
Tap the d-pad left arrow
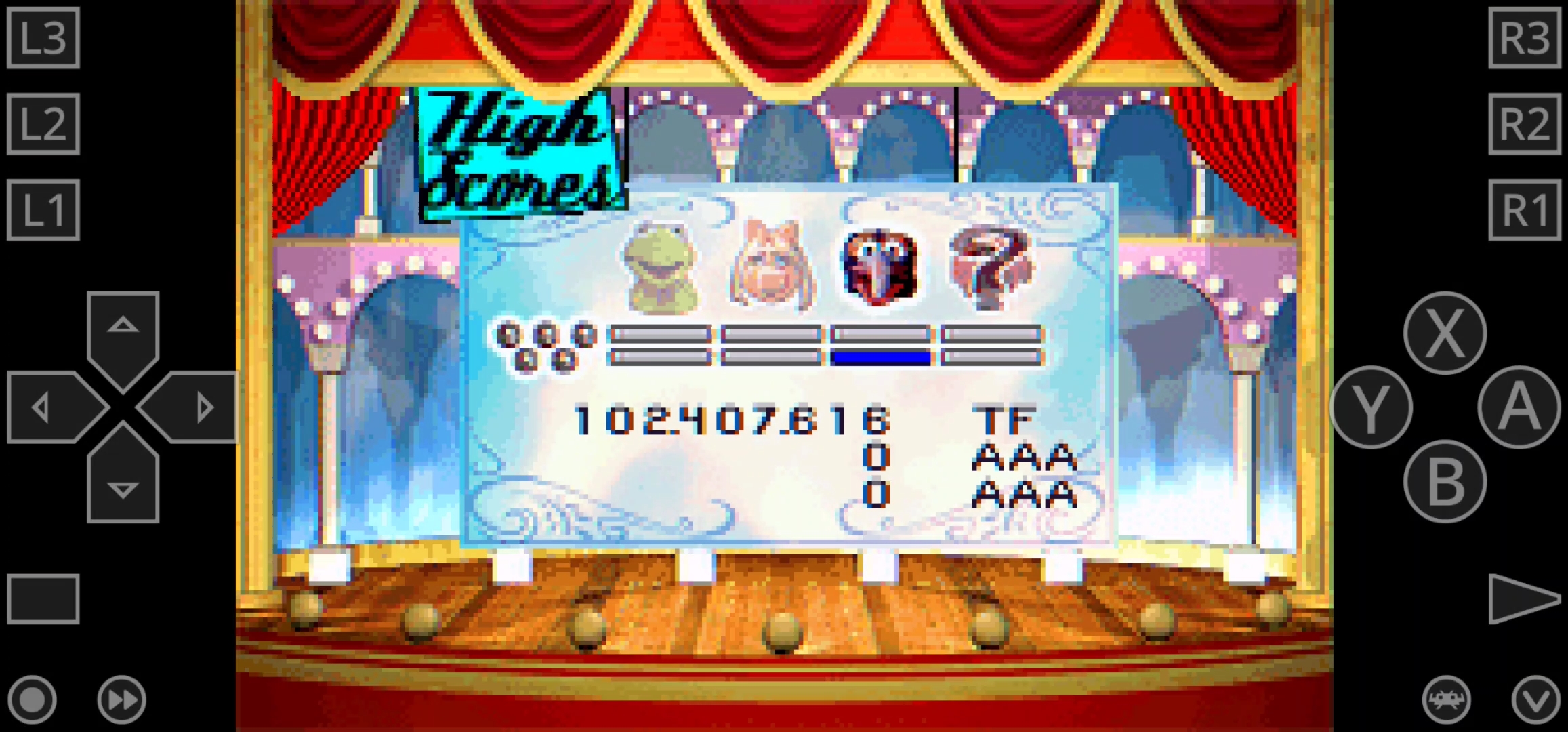click(x=51, y=407)
